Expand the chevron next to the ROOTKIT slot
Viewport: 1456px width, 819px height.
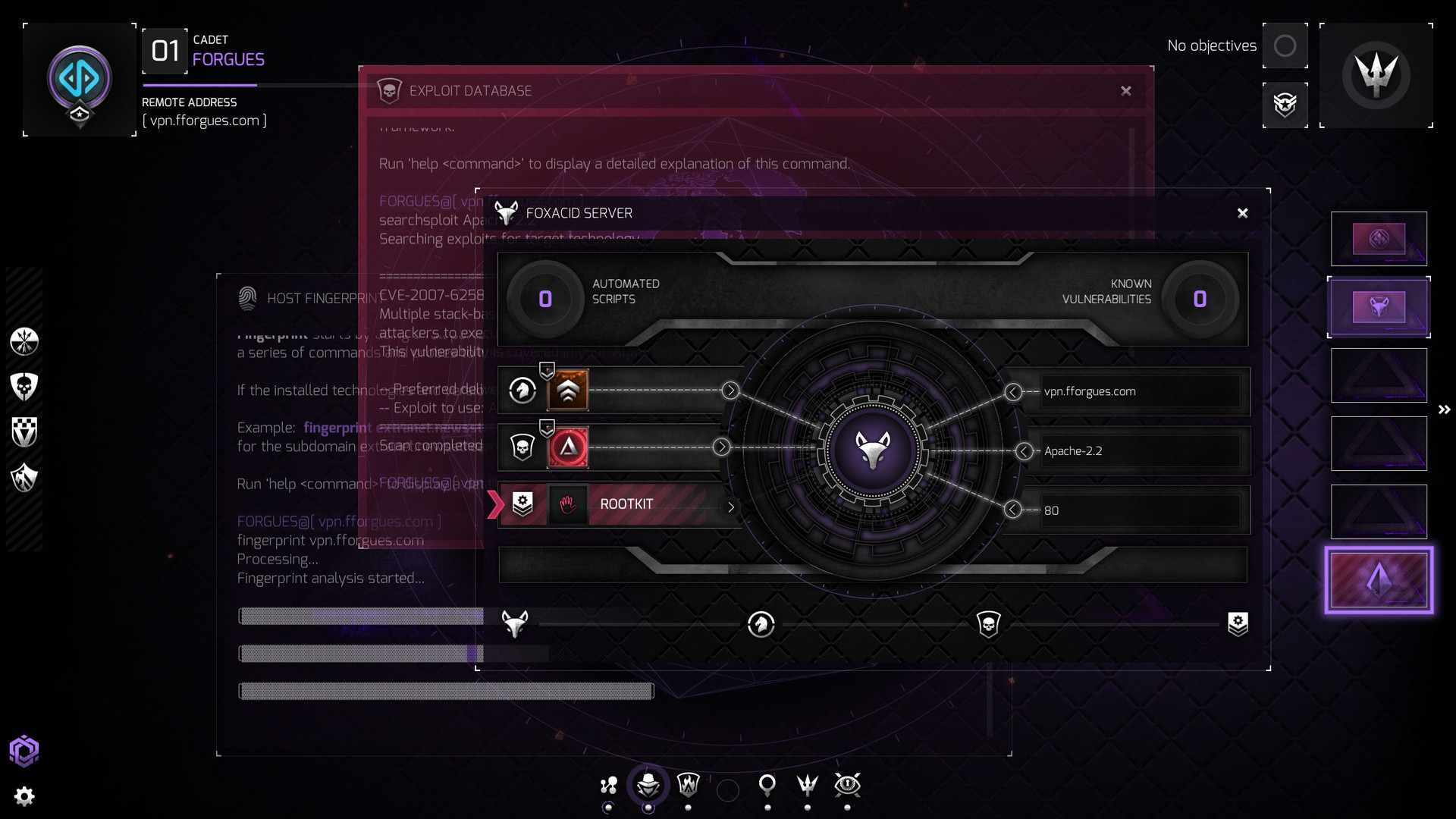[731, 508]
